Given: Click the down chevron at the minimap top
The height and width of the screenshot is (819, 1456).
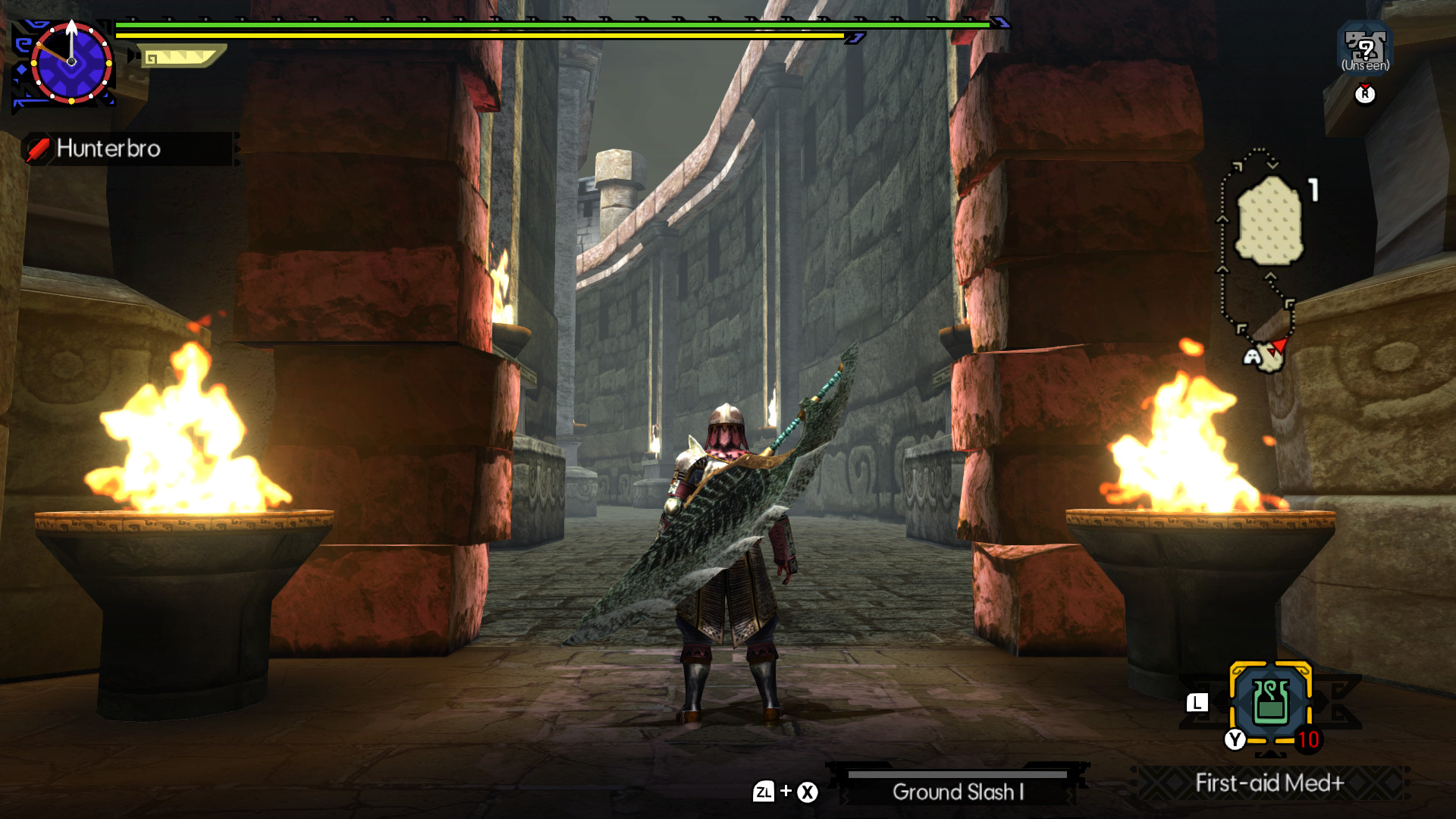Looking at the screenshot, I should 1272,165.
